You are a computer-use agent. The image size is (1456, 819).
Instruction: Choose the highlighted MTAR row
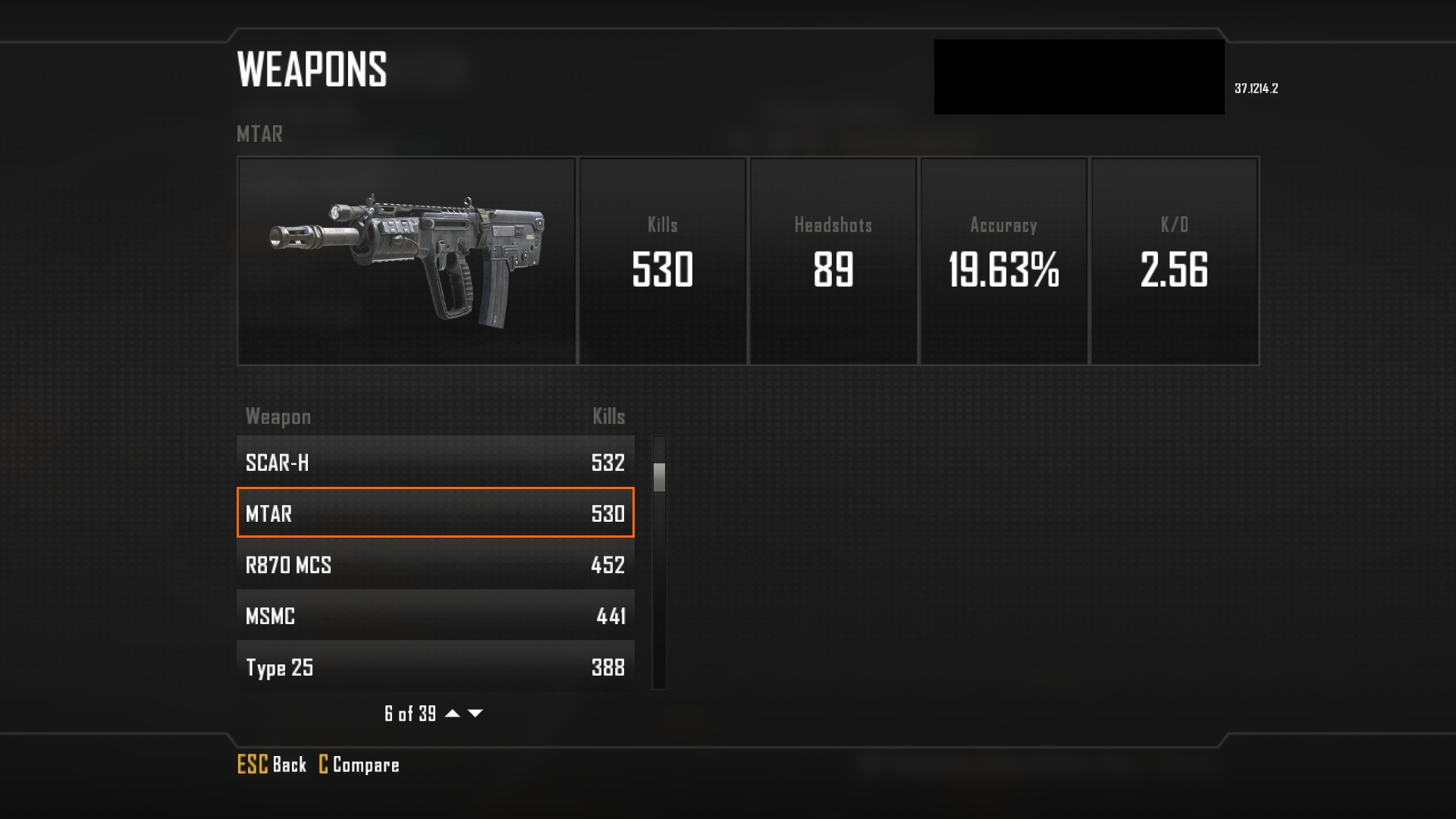click(x=435, y=513)
